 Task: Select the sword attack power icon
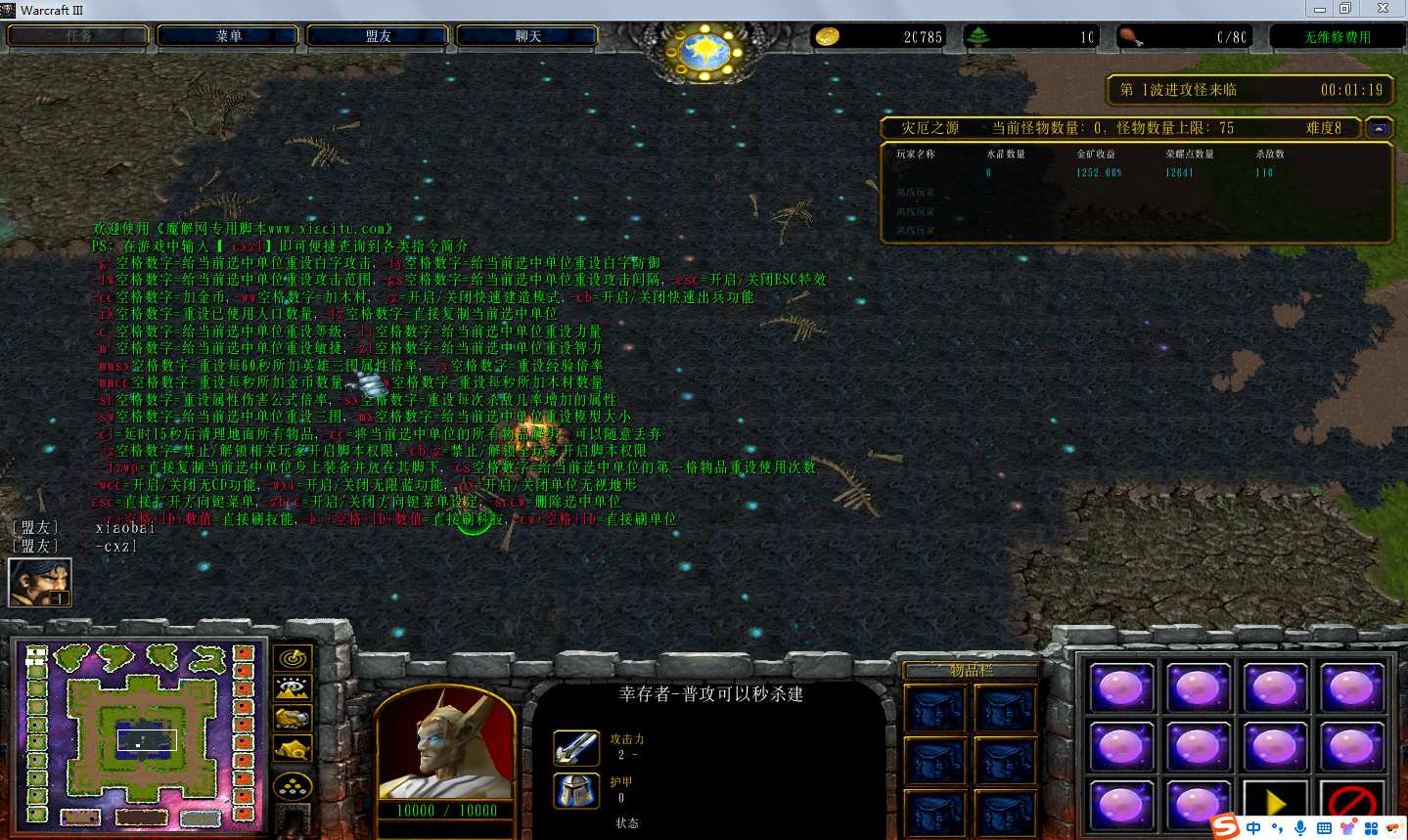tap(575, 748)
